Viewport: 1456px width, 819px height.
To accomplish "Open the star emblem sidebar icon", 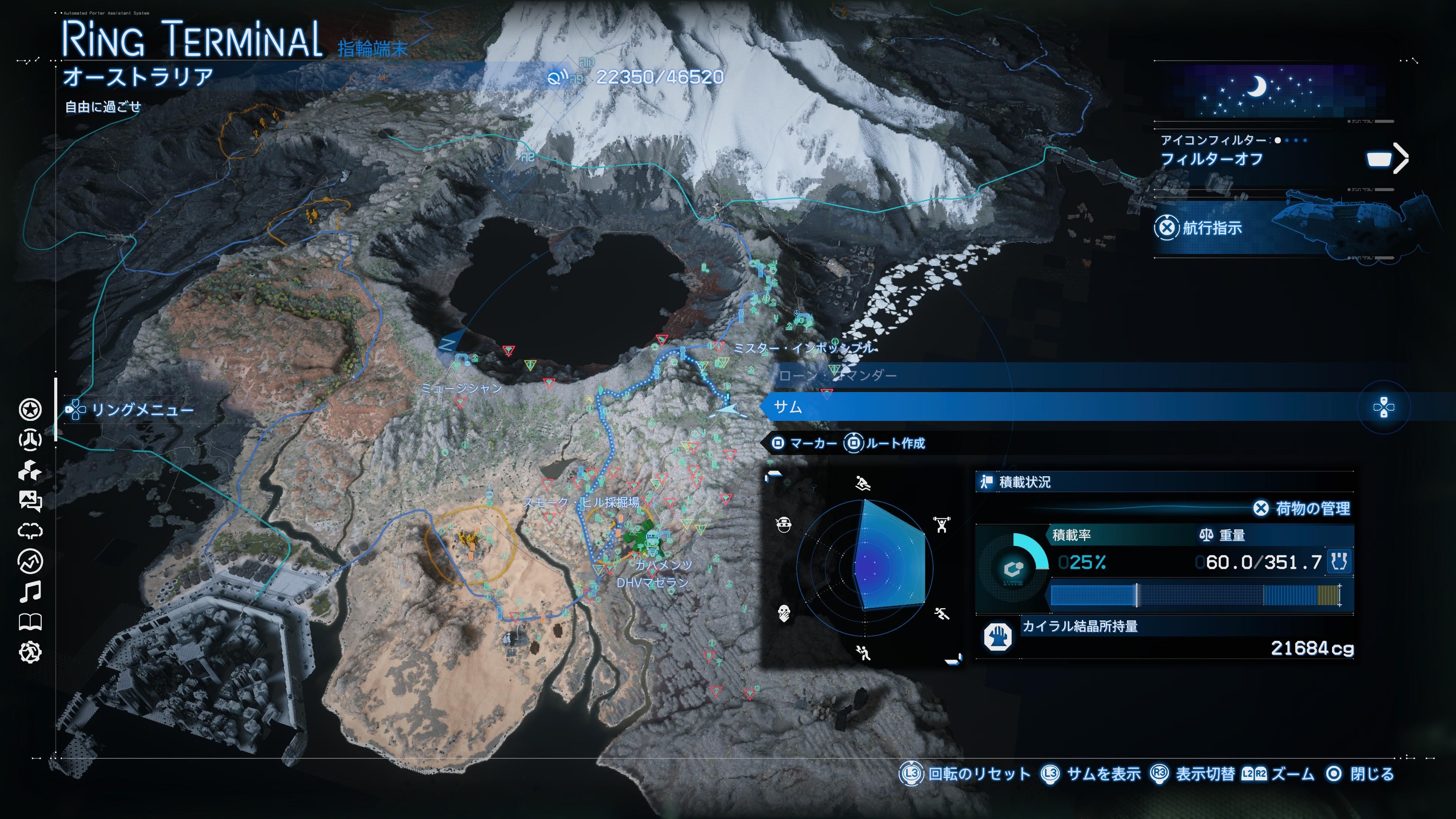I will 30,410.
